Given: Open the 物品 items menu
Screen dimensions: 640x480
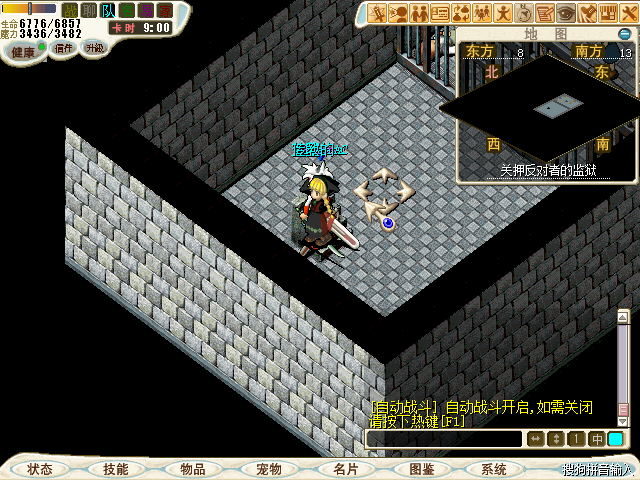Looking at the screenshot, I should (x=192, y=469).
